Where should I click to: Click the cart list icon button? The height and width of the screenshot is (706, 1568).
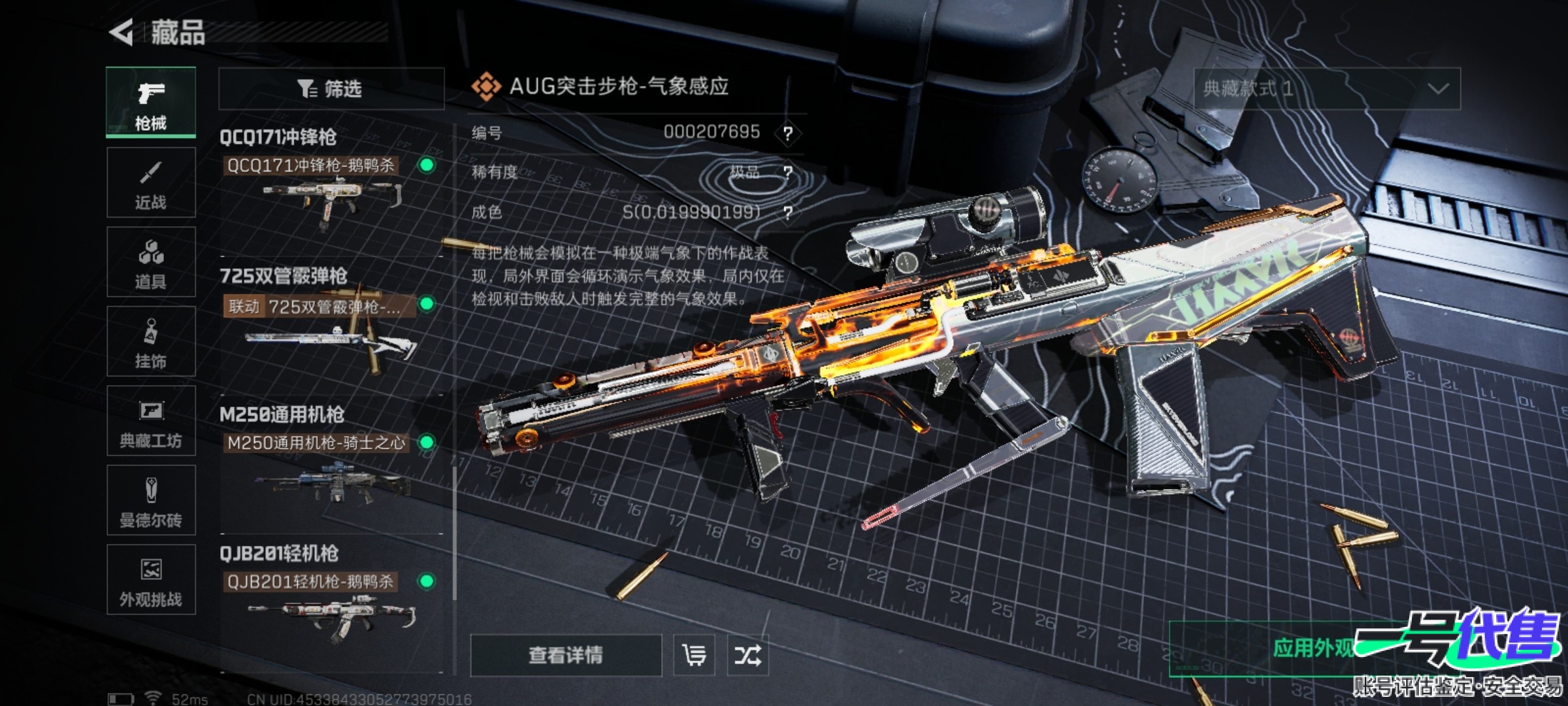(694, 655)
